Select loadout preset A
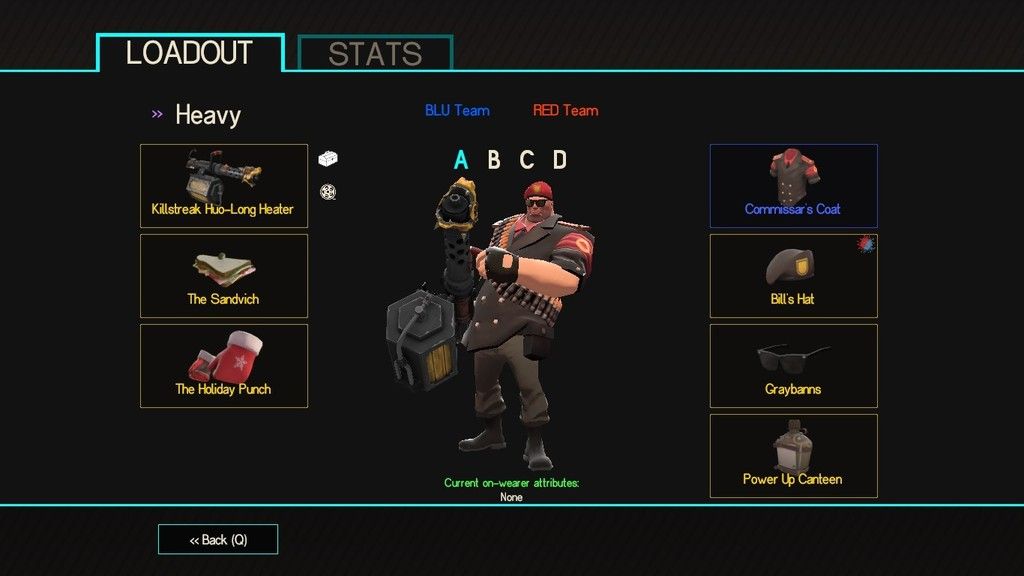The width and height of the screenshot is (1024, 576). [x=461, y=160]
